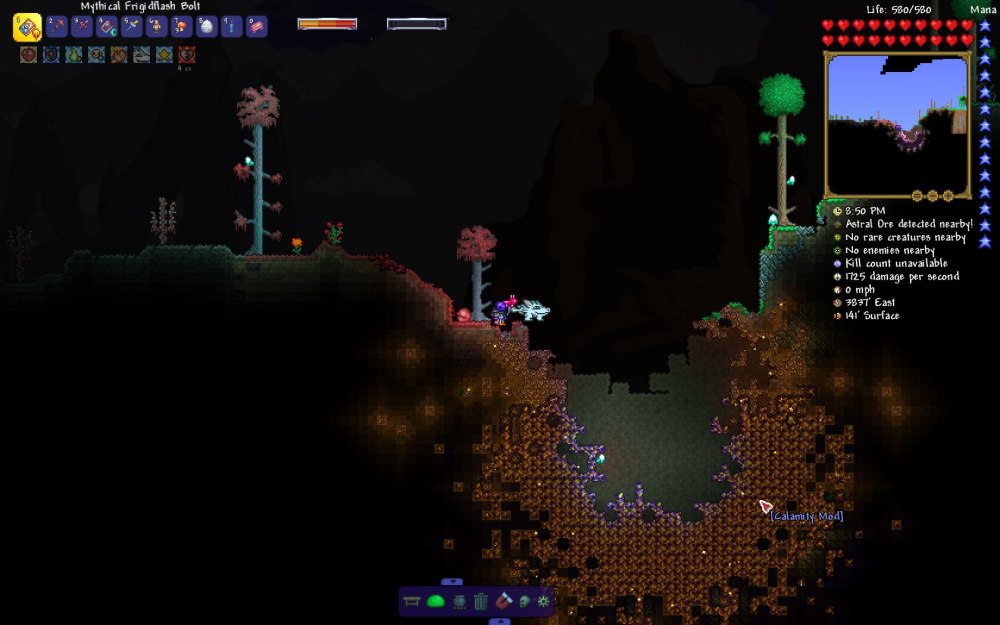Select the Frigidflash Bolt hotbar slot
Screen dimensions: 1000x625
coord(27,27)
